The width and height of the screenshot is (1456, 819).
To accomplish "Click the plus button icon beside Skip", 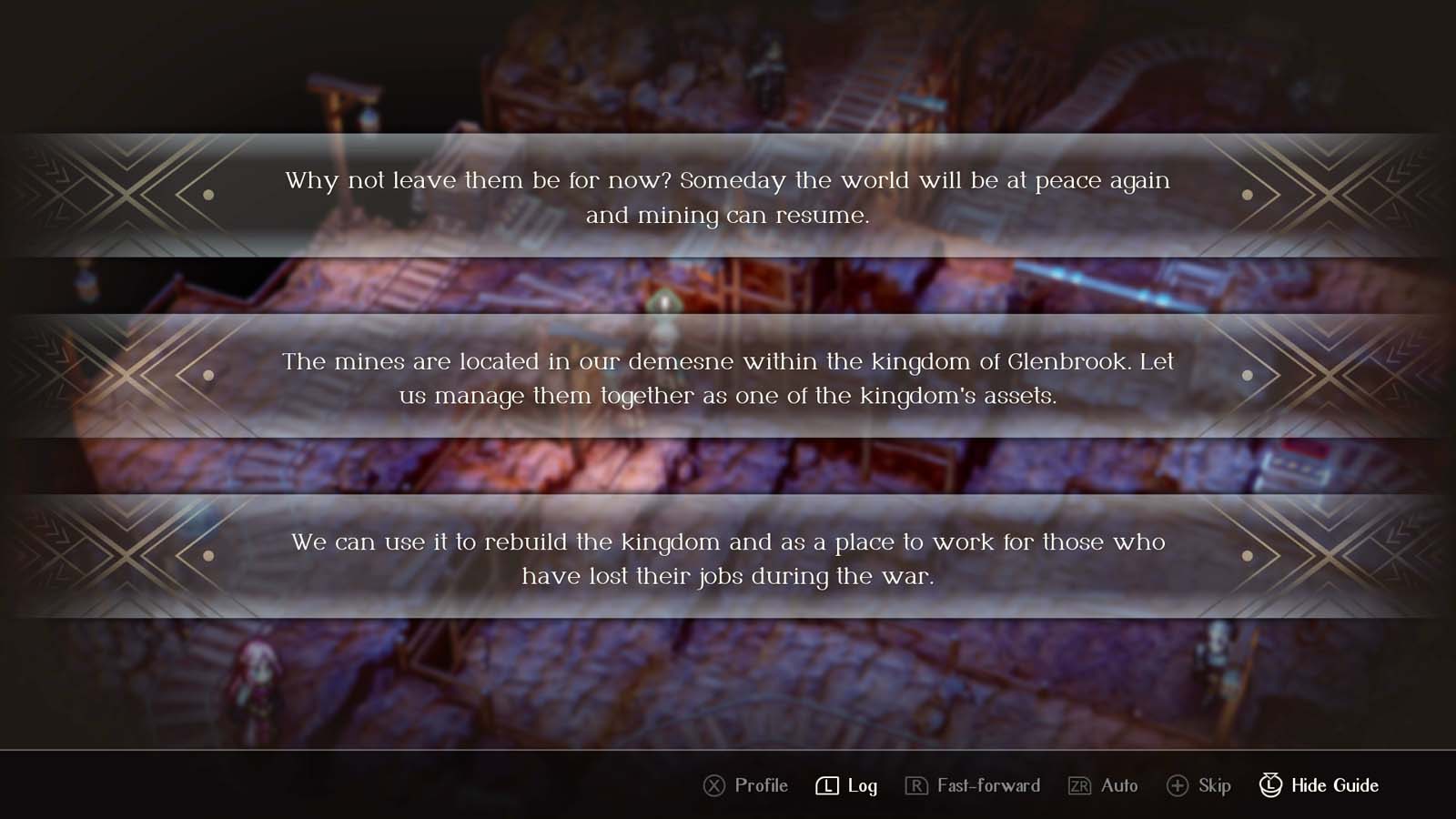I will click(x=1178, y=784).
